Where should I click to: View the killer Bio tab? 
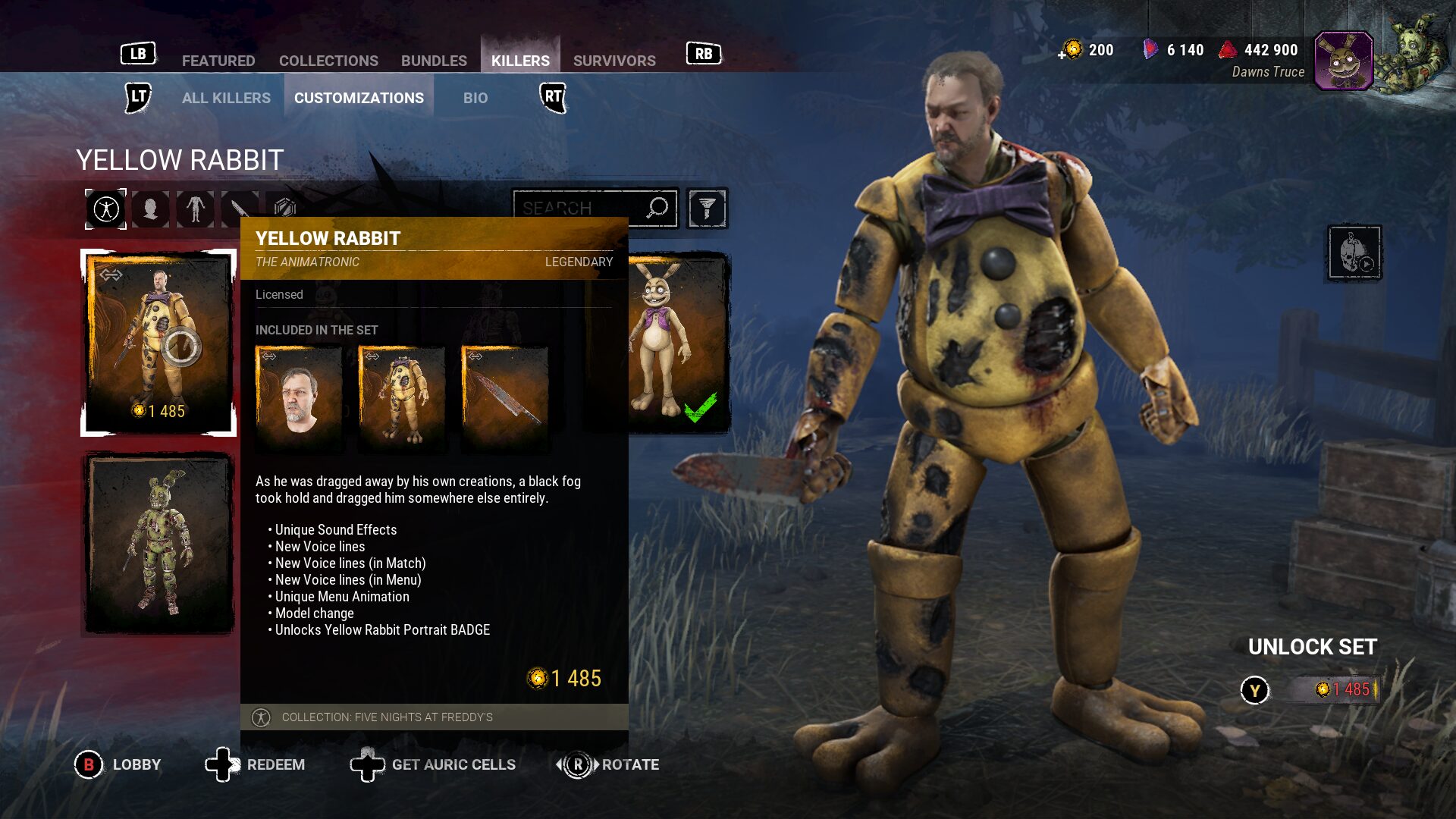(475, 98)
